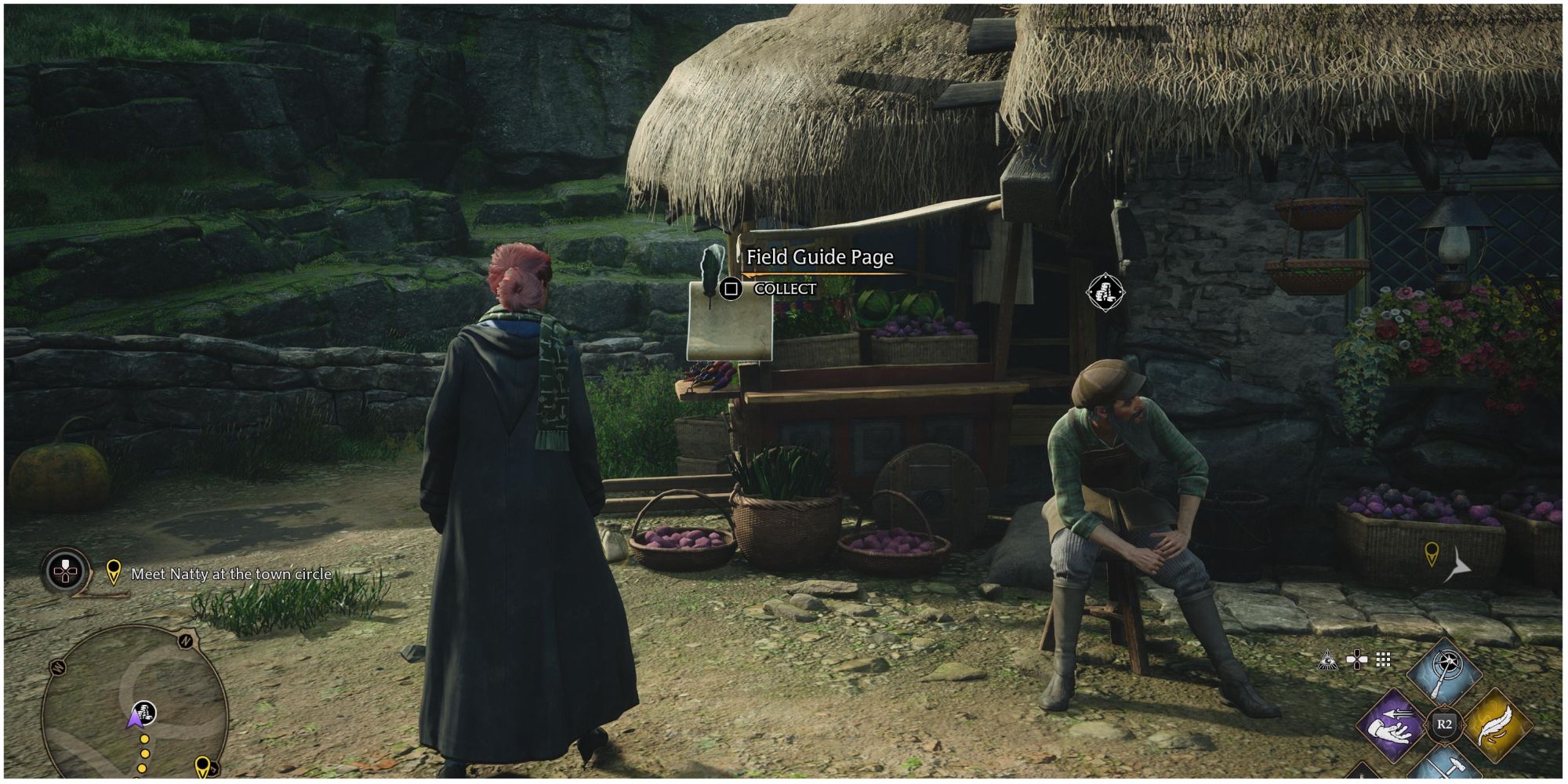Click the vendor coin icon on the minimap
This screenshot has height=784, width=1568.
[x=144, y=711]
